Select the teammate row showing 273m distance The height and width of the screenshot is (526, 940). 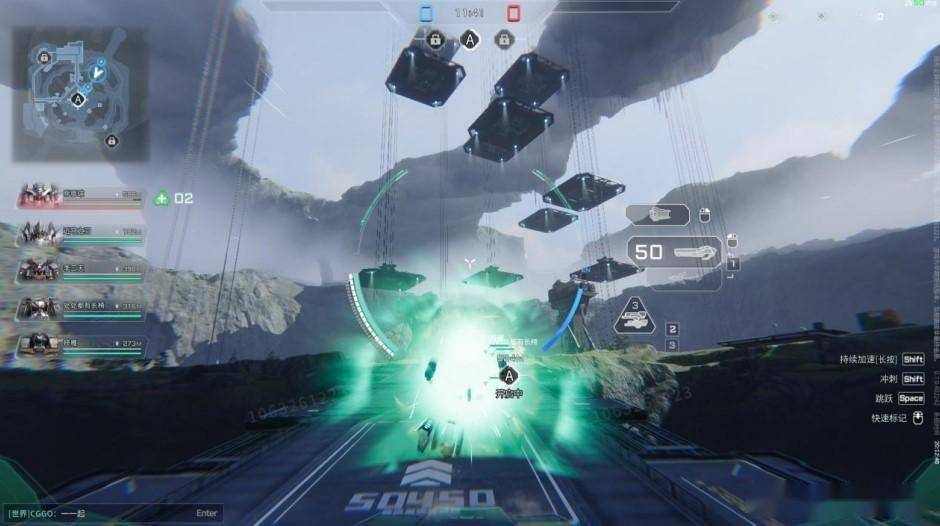click(80, 343)
